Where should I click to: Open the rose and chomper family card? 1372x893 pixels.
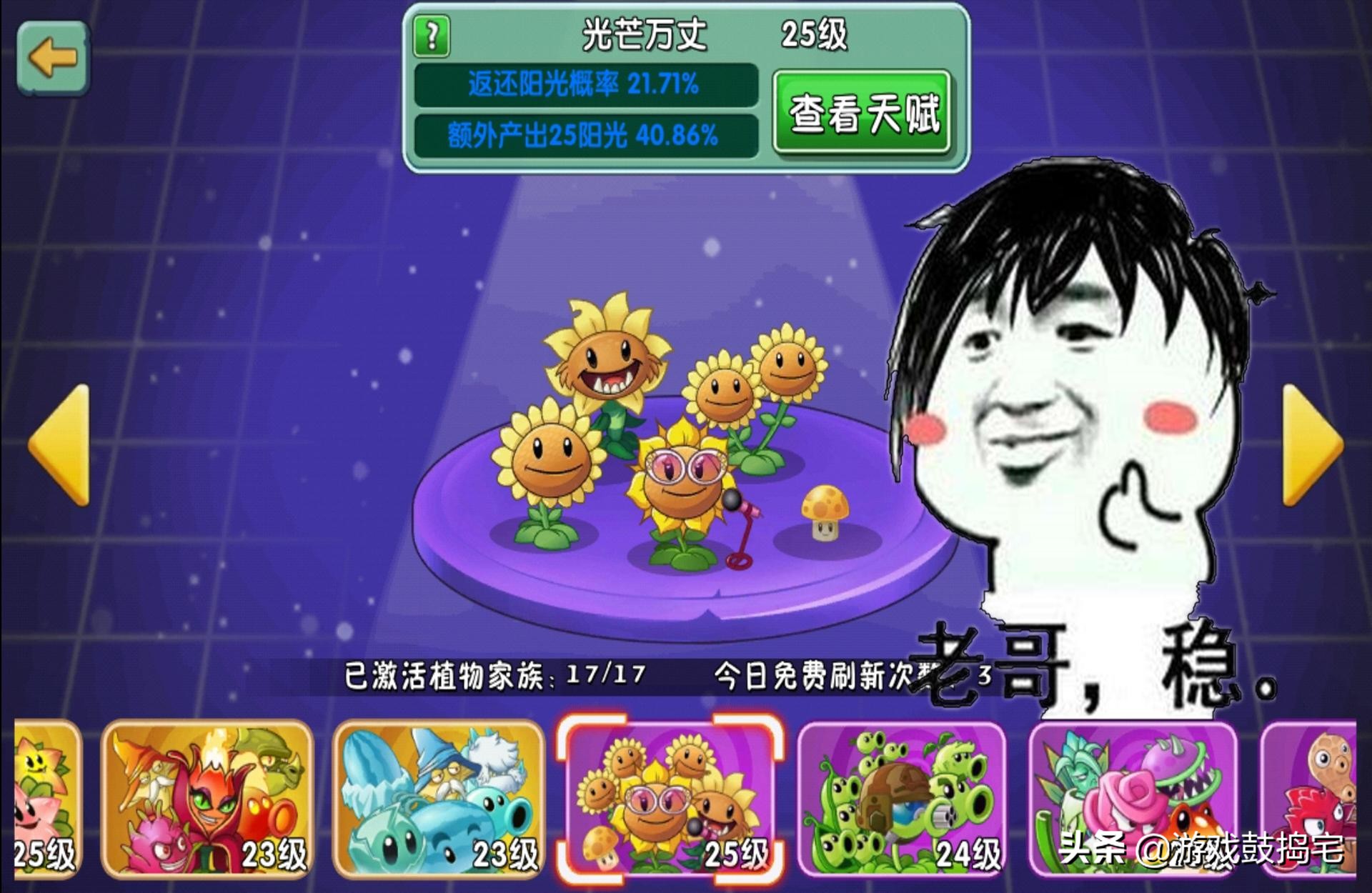(x=1133, y=799)
